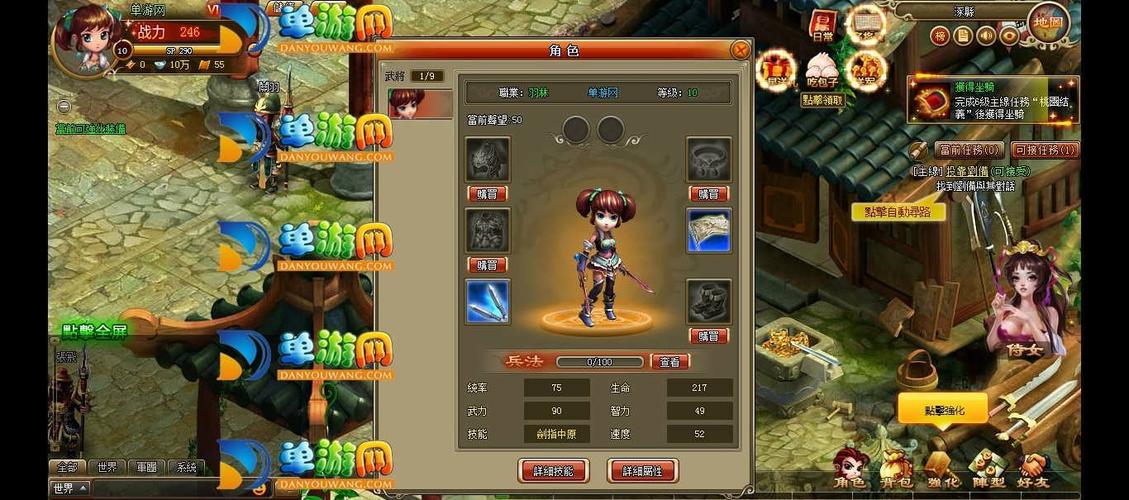
Task: Select the twin blades weapon slot
Action: (x=488, y=301)
